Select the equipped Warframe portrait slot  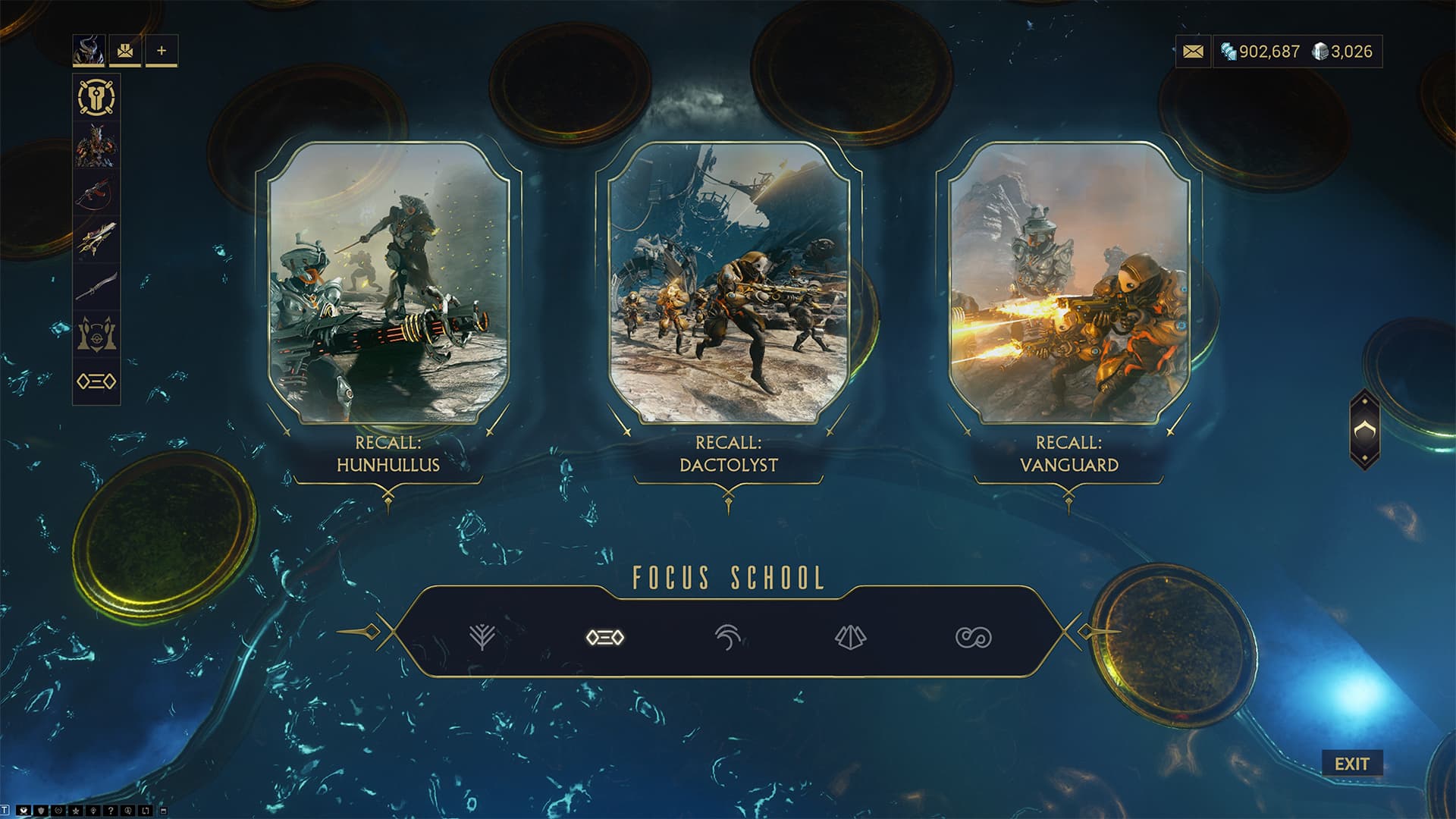coord(96,146)
